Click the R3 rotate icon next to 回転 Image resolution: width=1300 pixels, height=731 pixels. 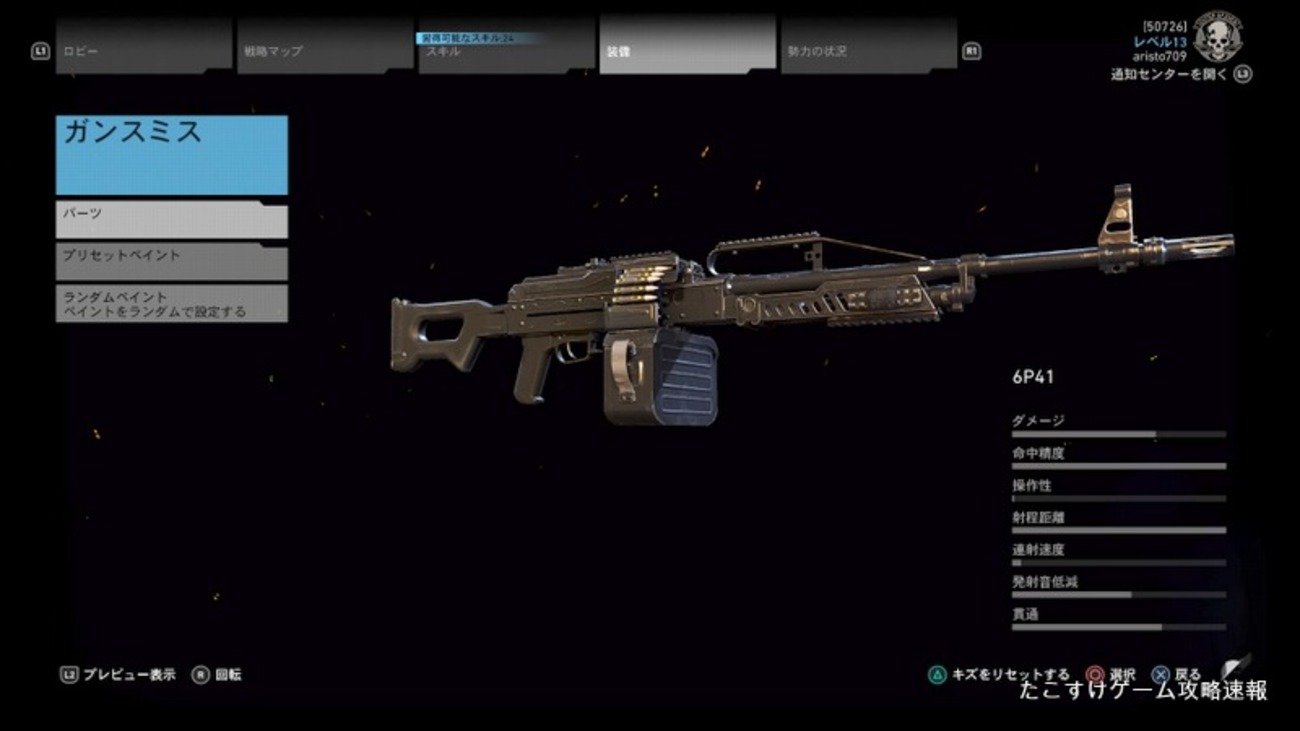pos(203,674)
